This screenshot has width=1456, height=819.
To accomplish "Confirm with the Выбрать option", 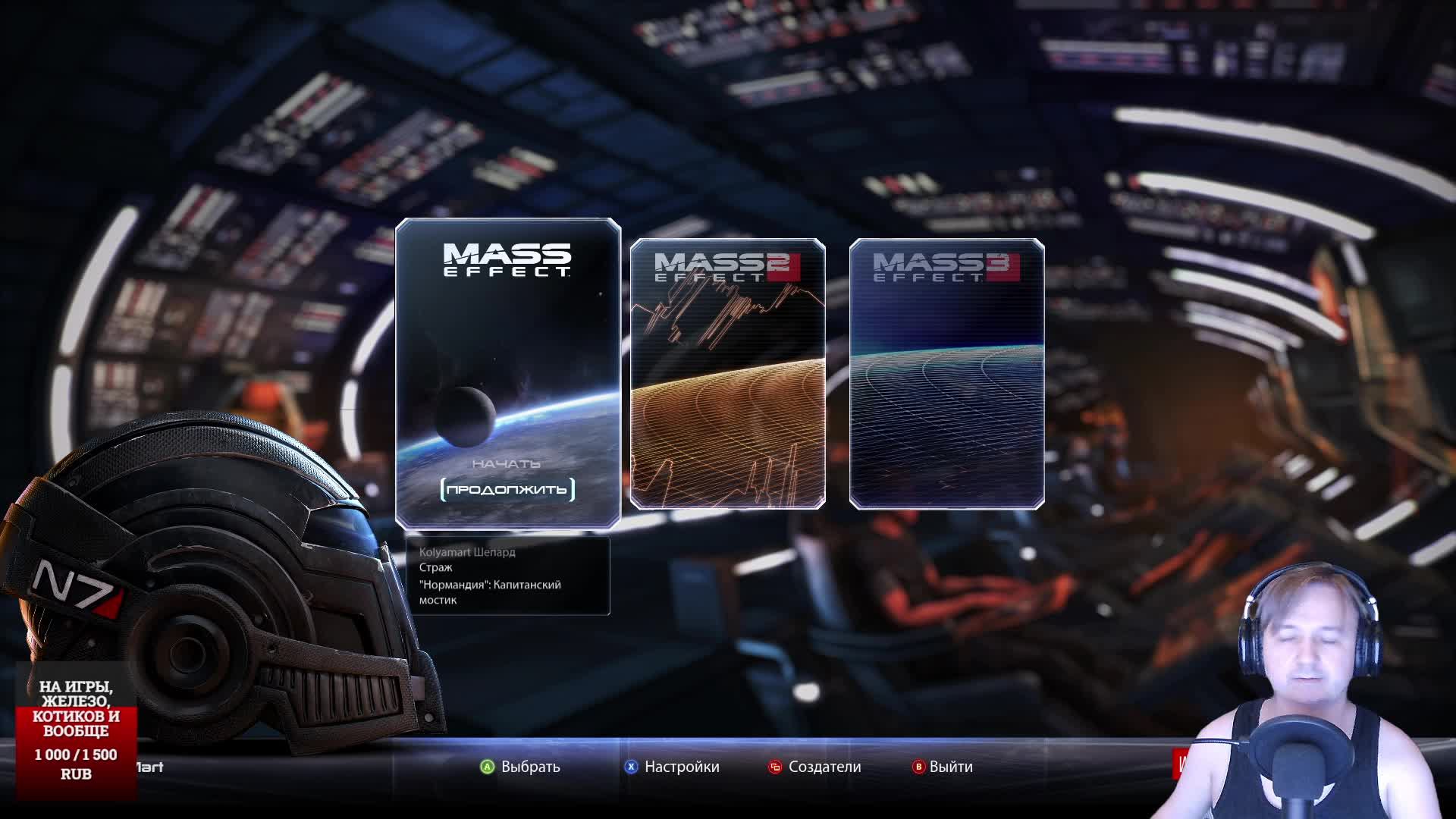I will point(521,767).
